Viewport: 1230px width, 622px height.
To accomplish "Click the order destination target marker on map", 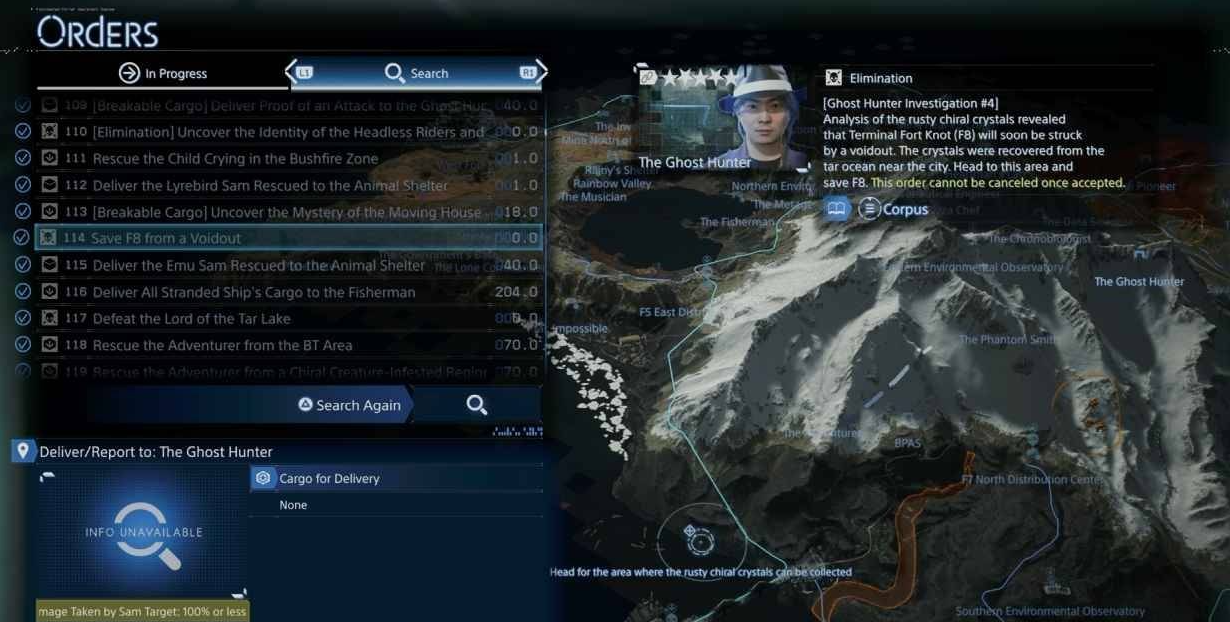I will click(699, 538).
